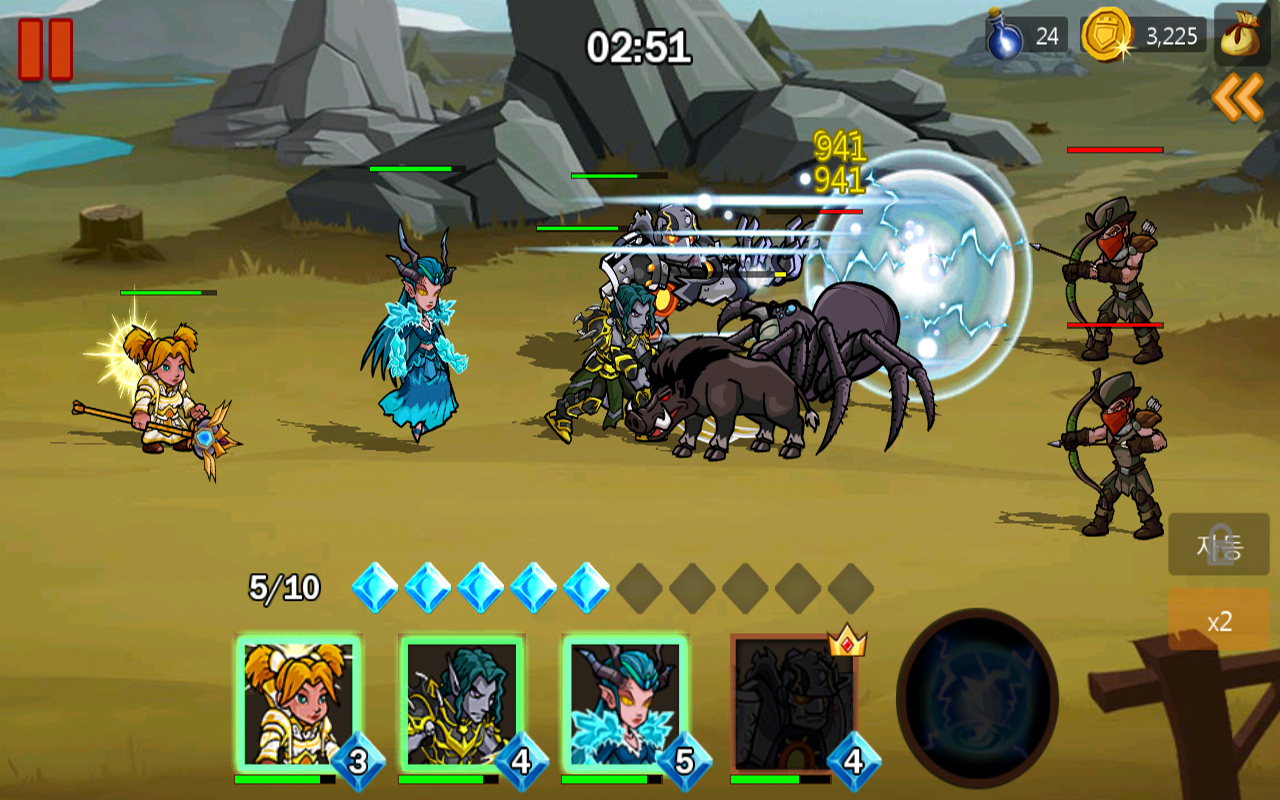Expand the 5/10 gem progress row
Image resolution: width=1280 pixels, height=800 pixels.
coord(282,586)
